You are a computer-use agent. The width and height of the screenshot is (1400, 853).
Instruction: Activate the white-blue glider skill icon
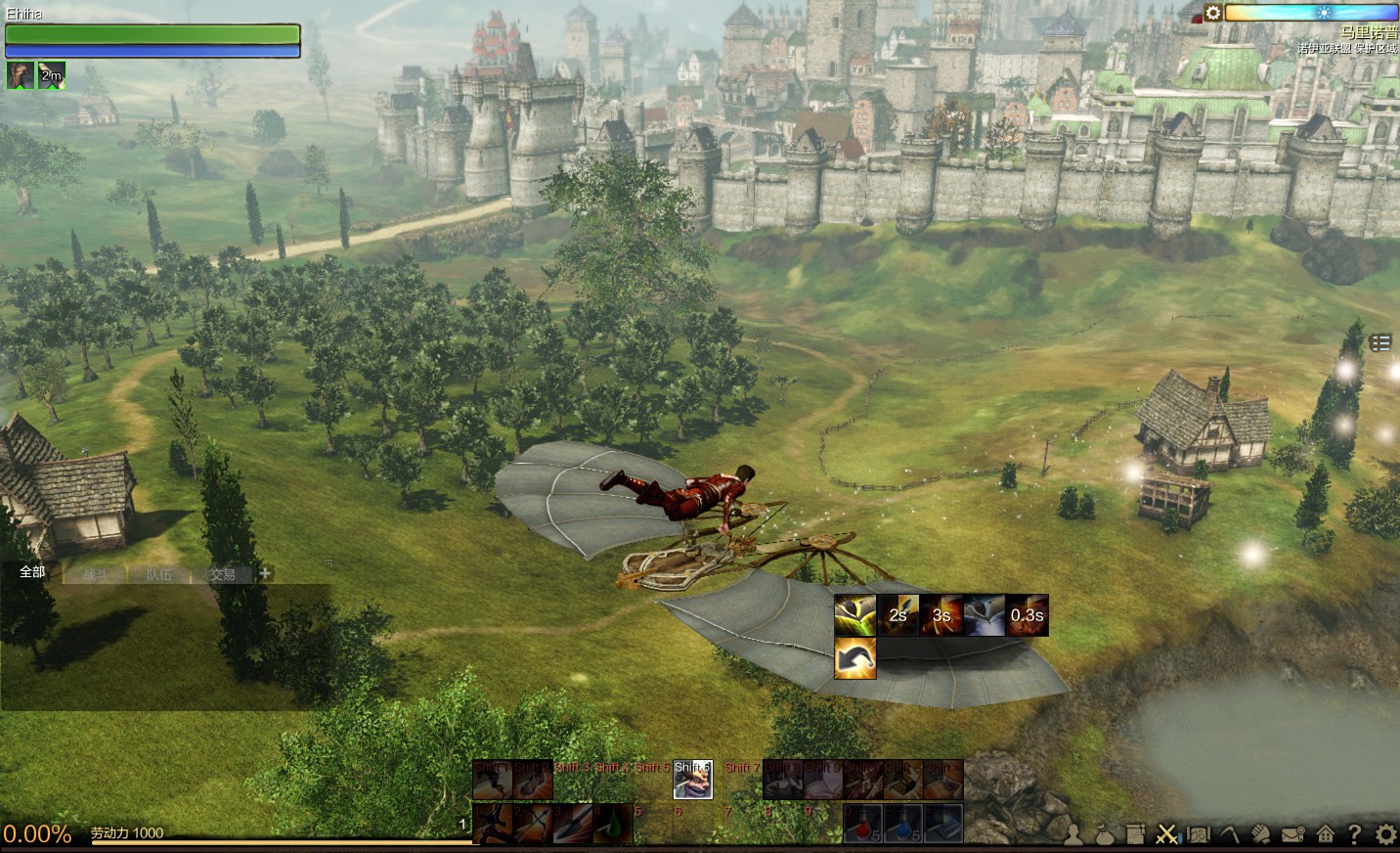pyautogui.click(x=984, y=615)
